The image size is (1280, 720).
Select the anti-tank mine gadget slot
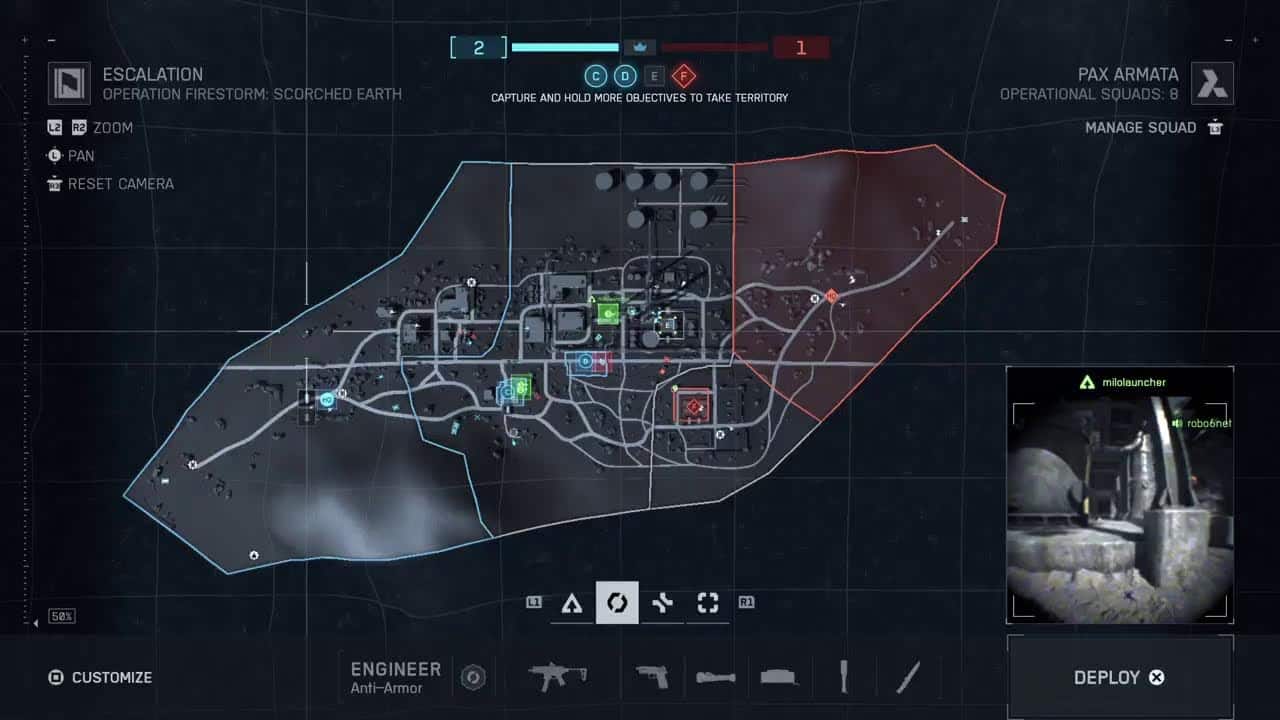779,677
